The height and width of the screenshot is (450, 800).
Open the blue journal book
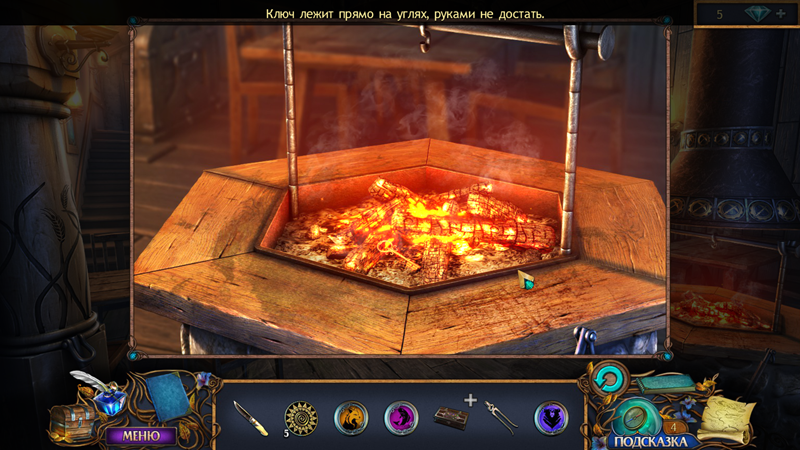167,395
